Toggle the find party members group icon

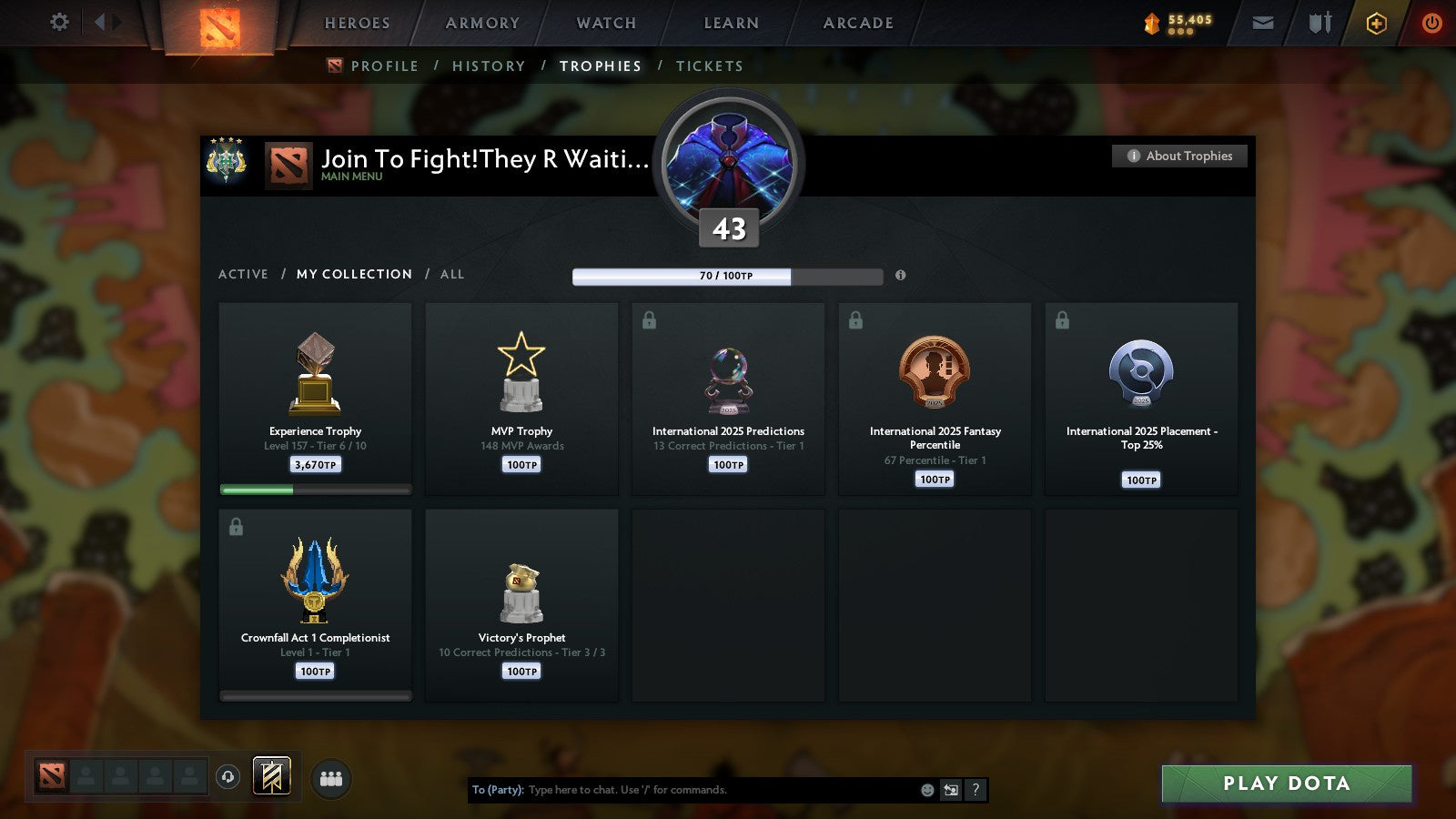coord(331,778)
